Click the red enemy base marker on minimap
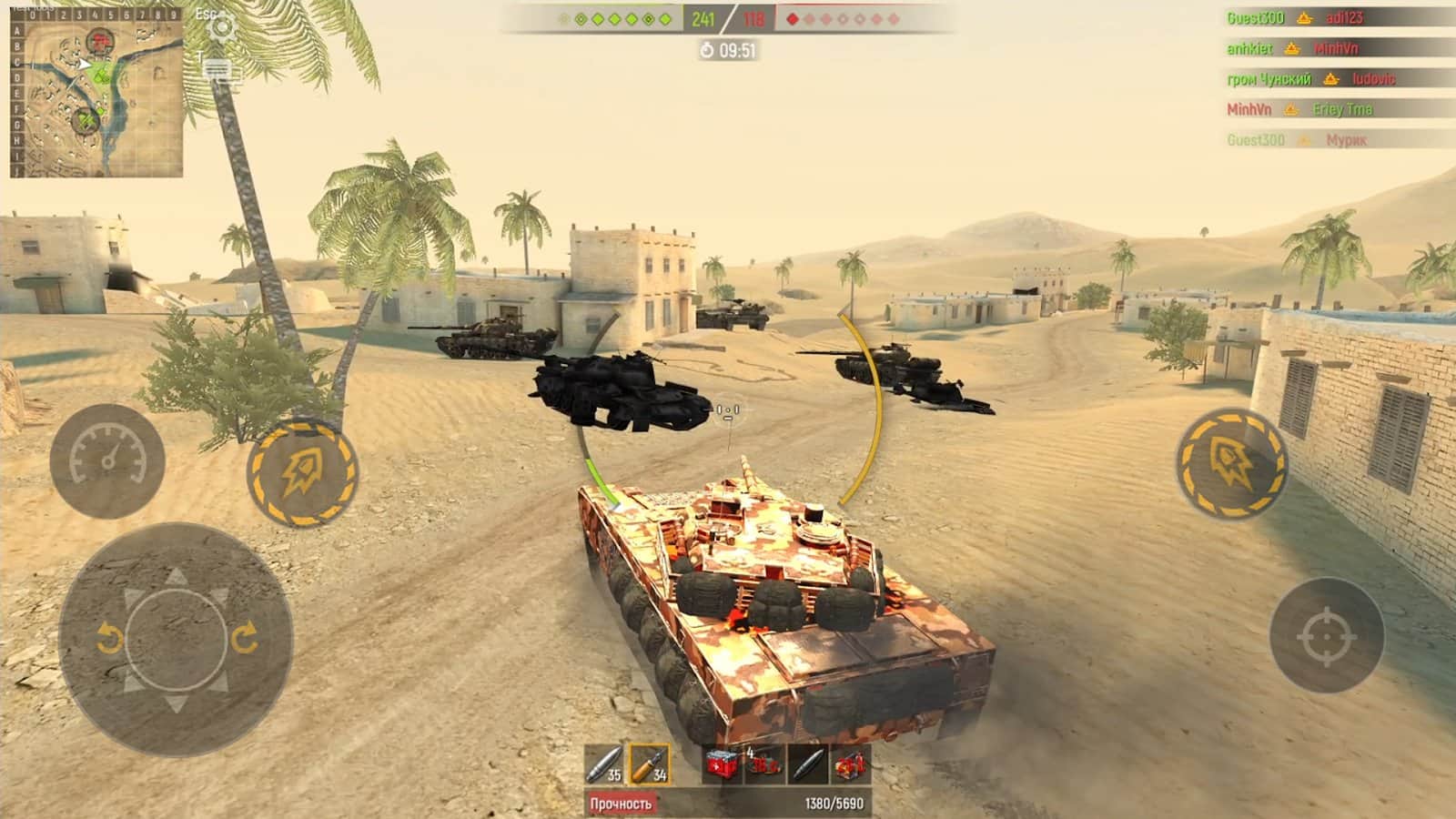 99,40
